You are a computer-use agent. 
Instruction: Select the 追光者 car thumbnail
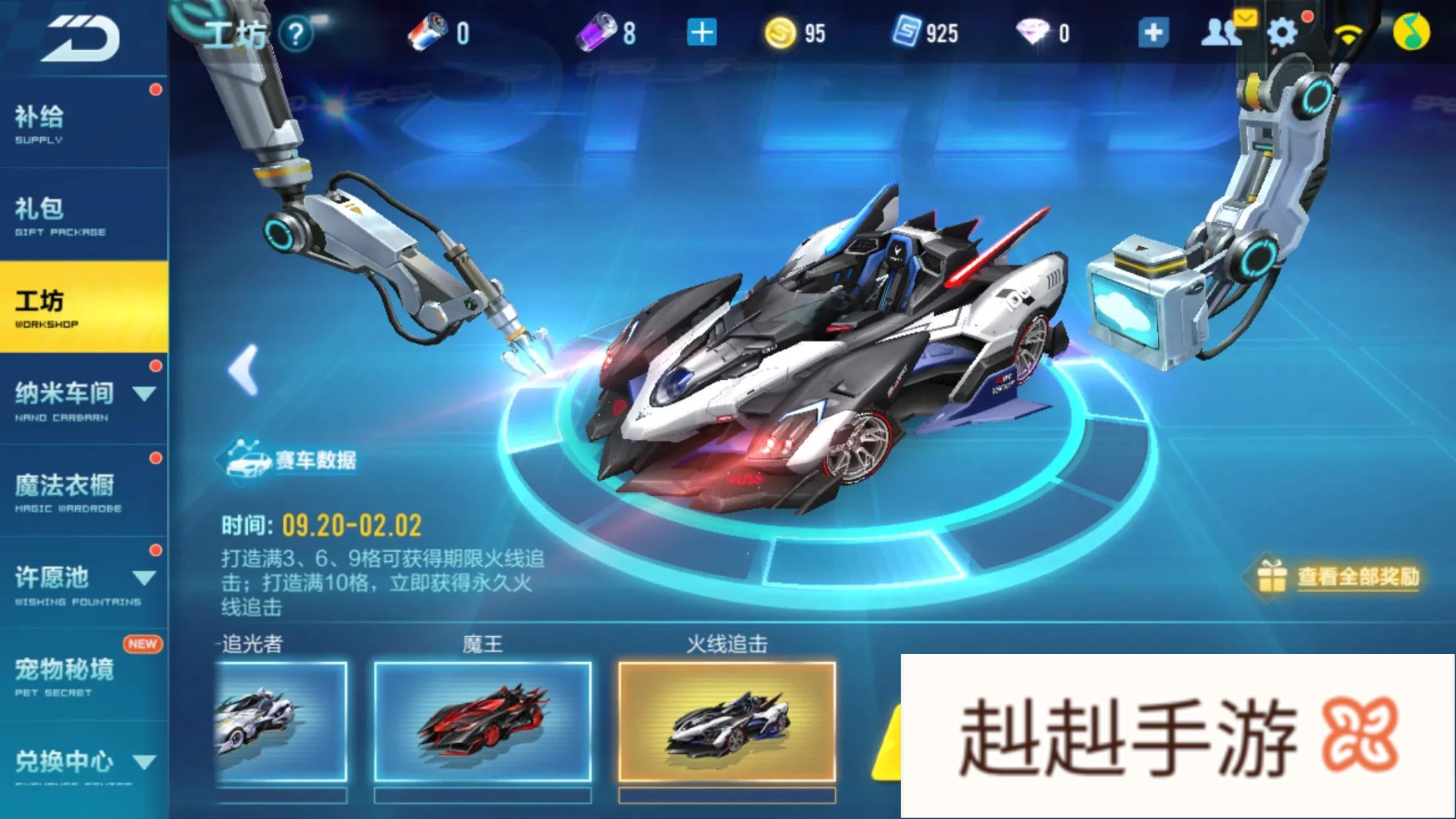(280, 721)
